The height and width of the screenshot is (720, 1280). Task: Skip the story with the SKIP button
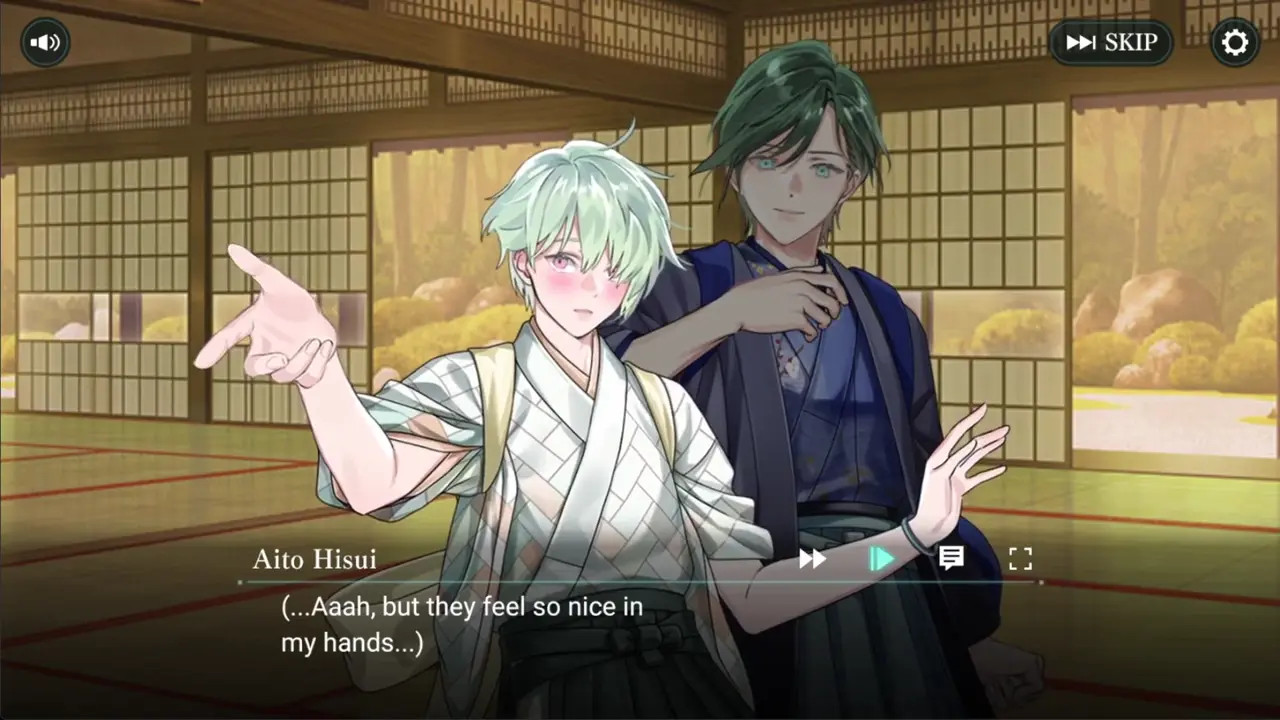coord(1111,43)
